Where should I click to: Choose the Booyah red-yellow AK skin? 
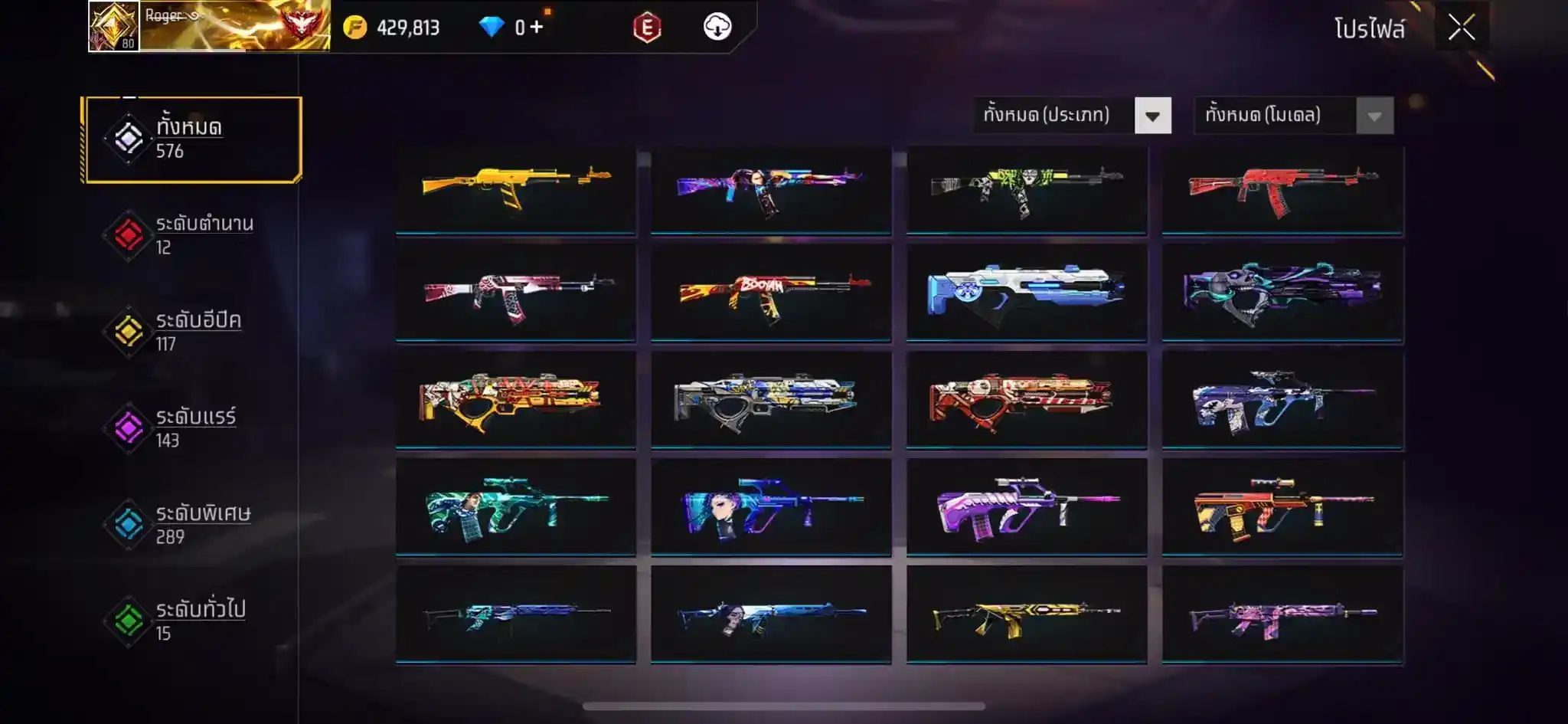tap(771, 293)
